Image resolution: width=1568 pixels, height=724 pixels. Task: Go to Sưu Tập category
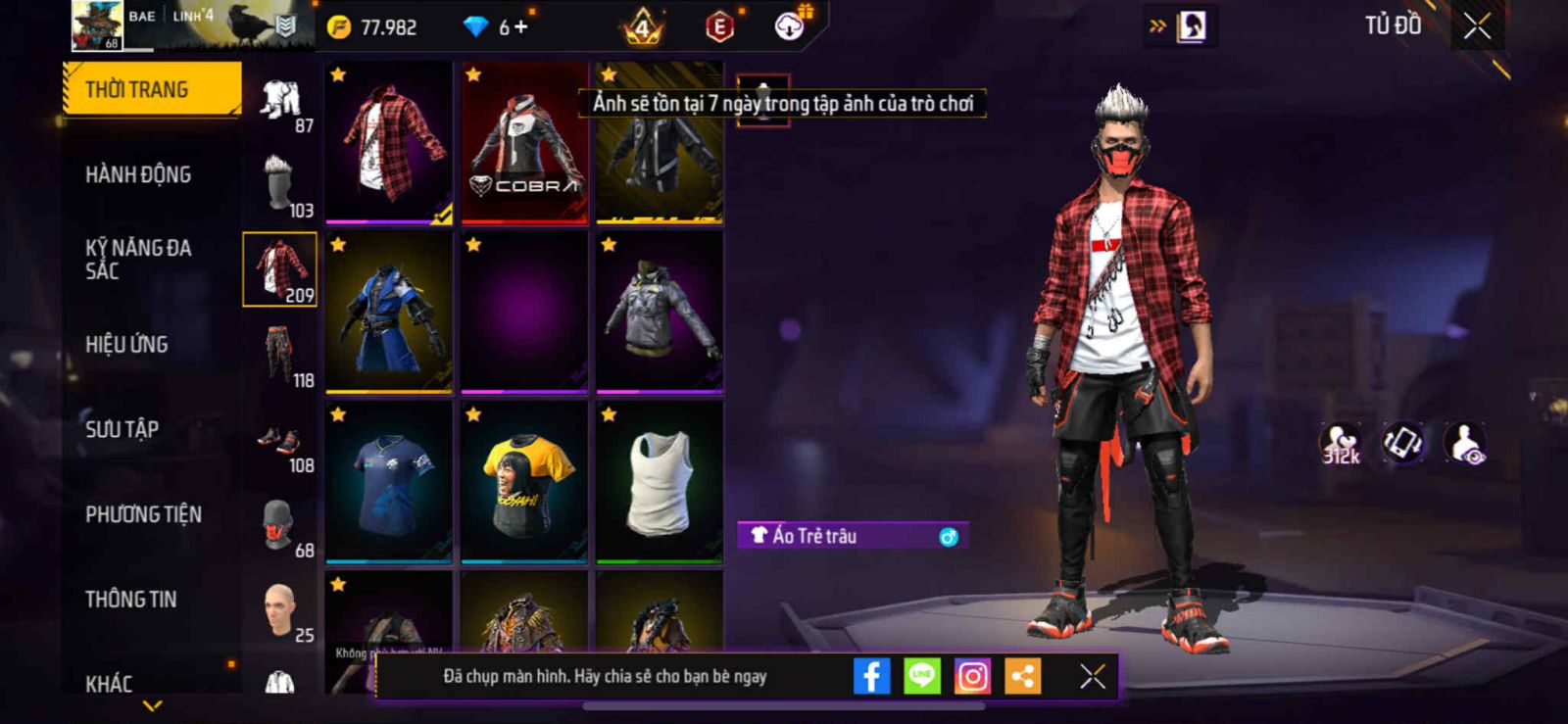122,429
